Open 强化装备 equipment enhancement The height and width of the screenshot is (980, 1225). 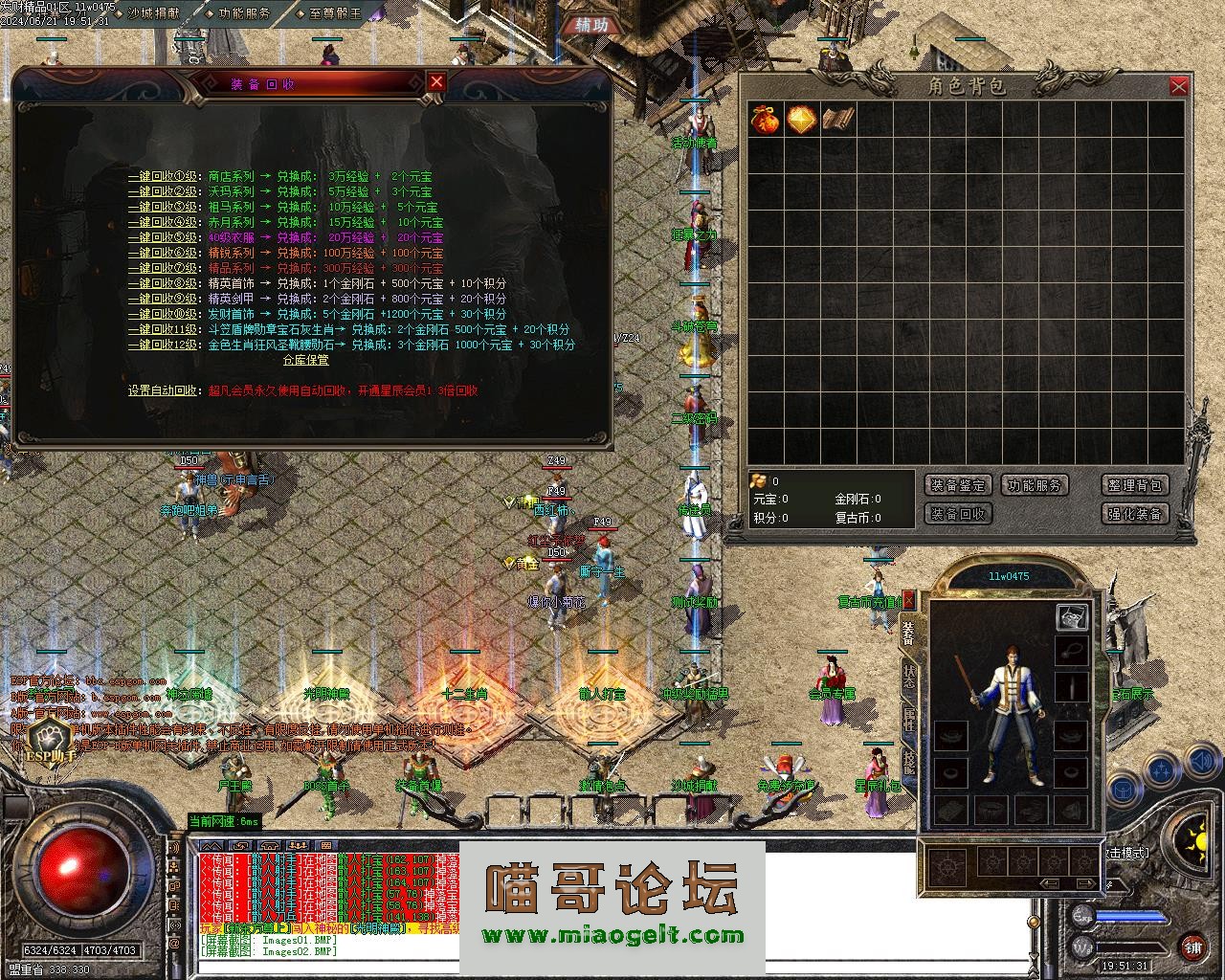pos(1134,514)
